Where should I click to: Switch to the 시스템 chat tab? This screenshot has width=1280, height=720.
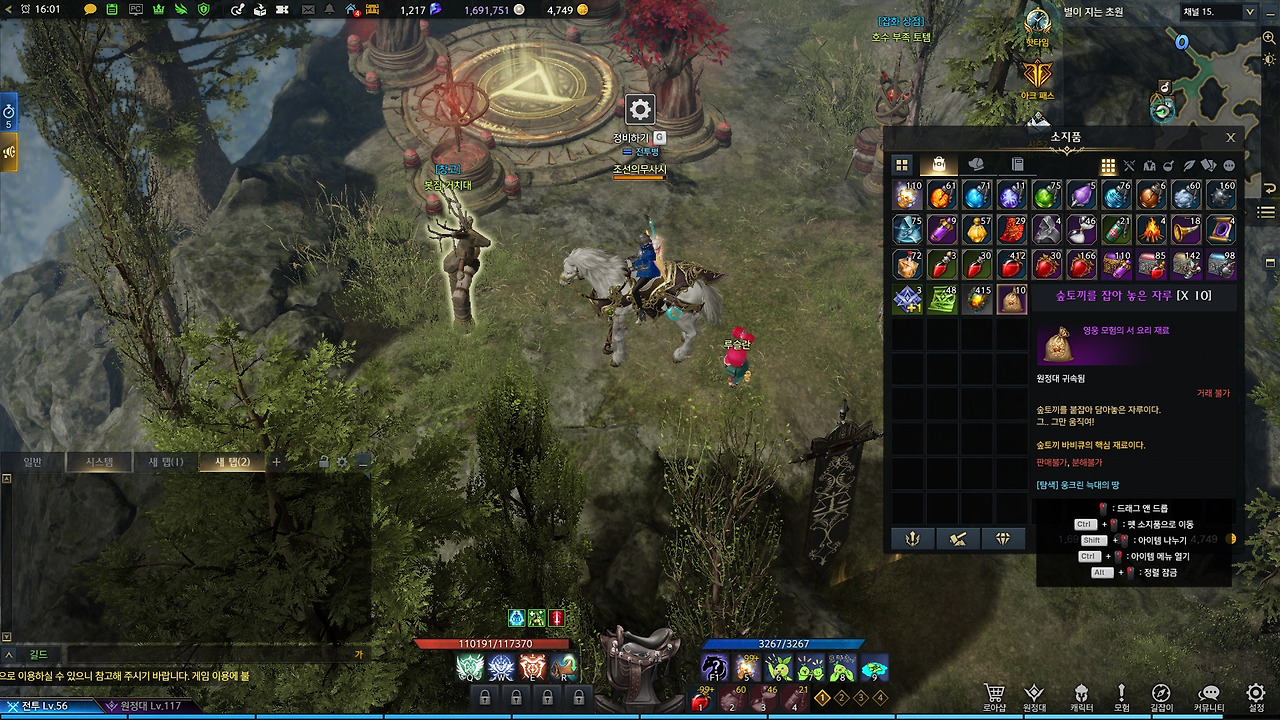click(x=99, y=461)
